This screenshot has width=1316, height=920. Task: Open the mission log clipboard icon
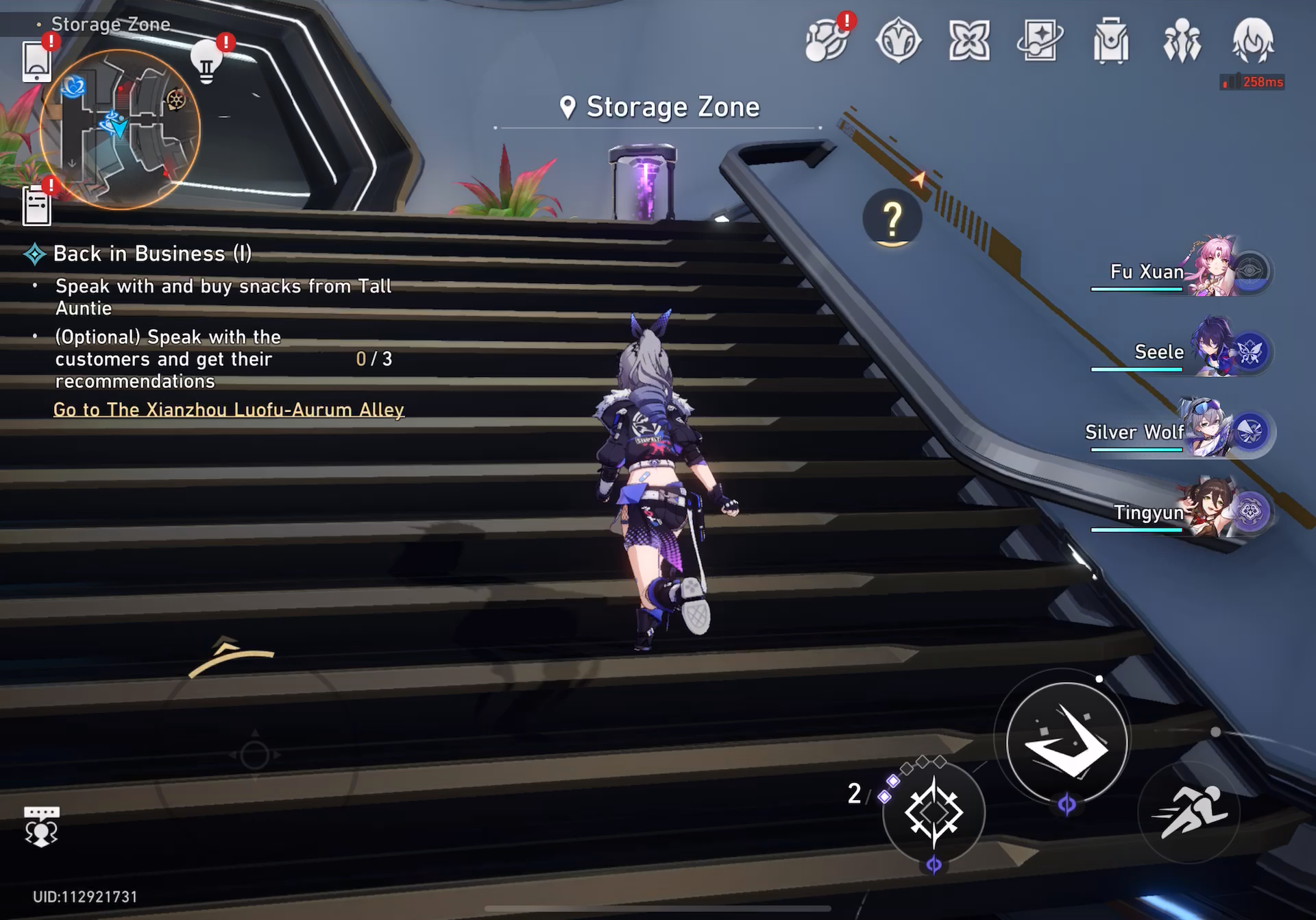37,205
